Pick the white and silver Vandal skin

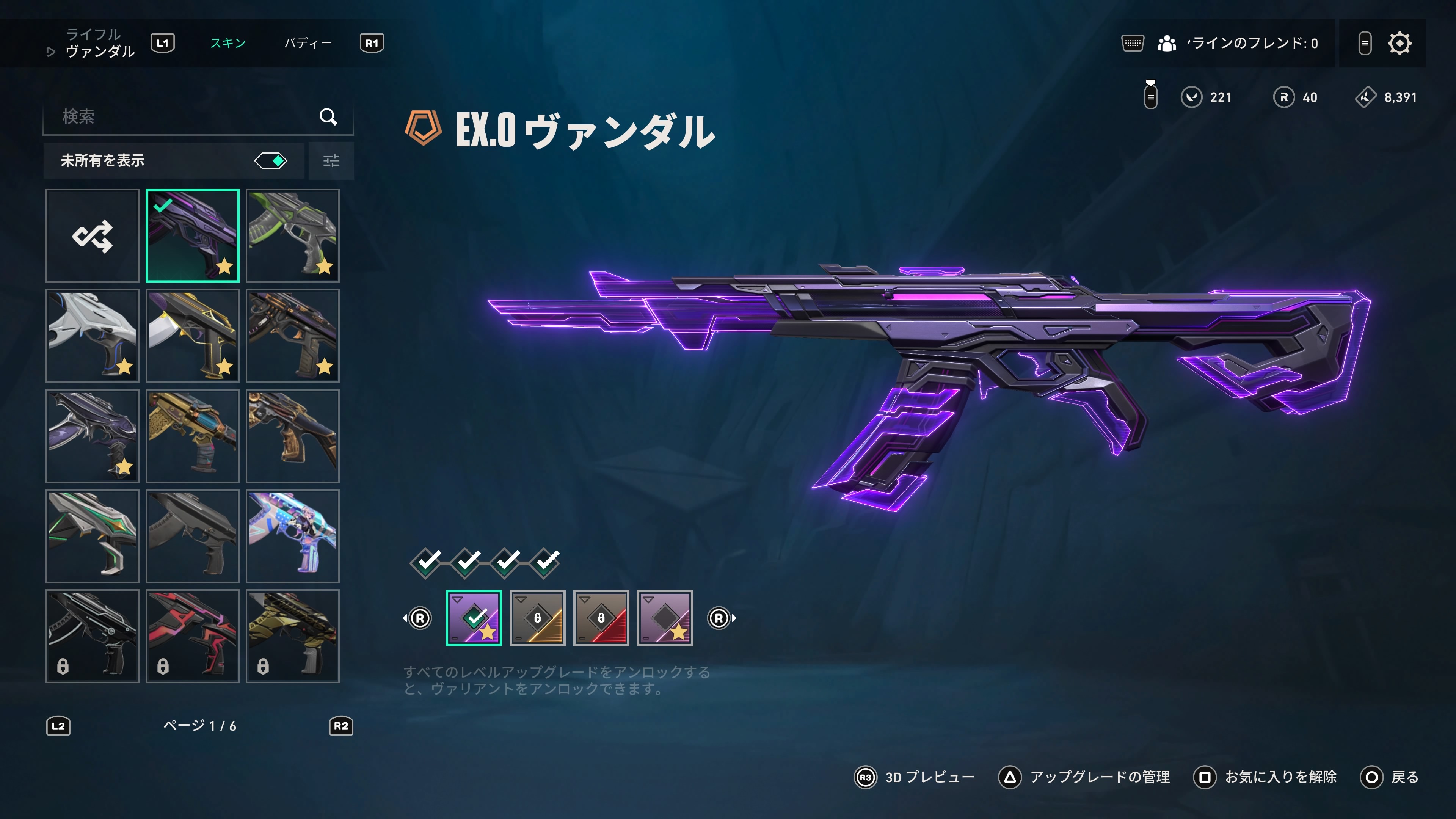coord(92,336)
